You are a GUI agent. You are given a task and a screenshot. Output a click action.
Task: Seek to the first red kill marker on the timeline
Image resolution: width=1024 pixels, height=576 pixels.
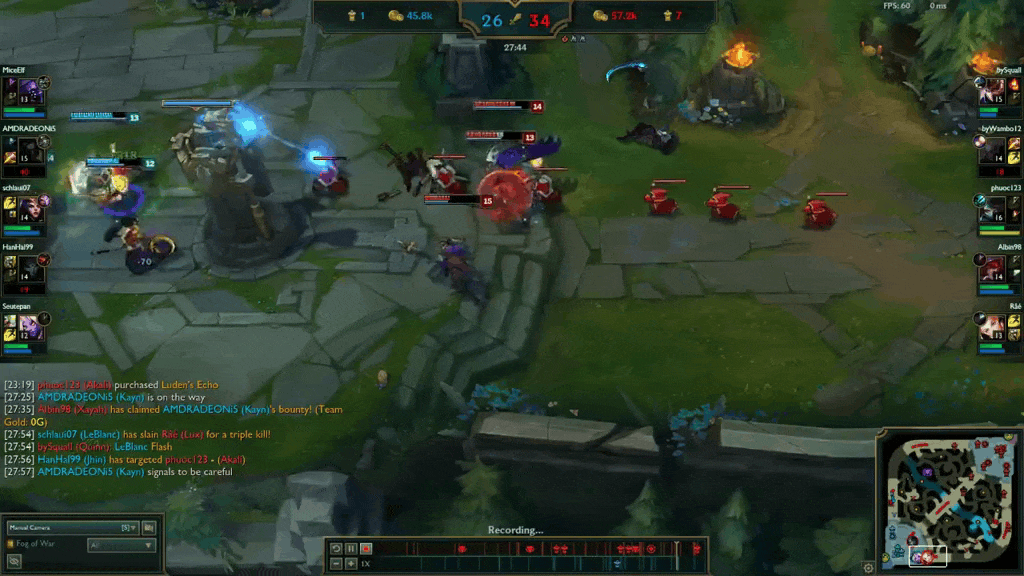[461, 548]
